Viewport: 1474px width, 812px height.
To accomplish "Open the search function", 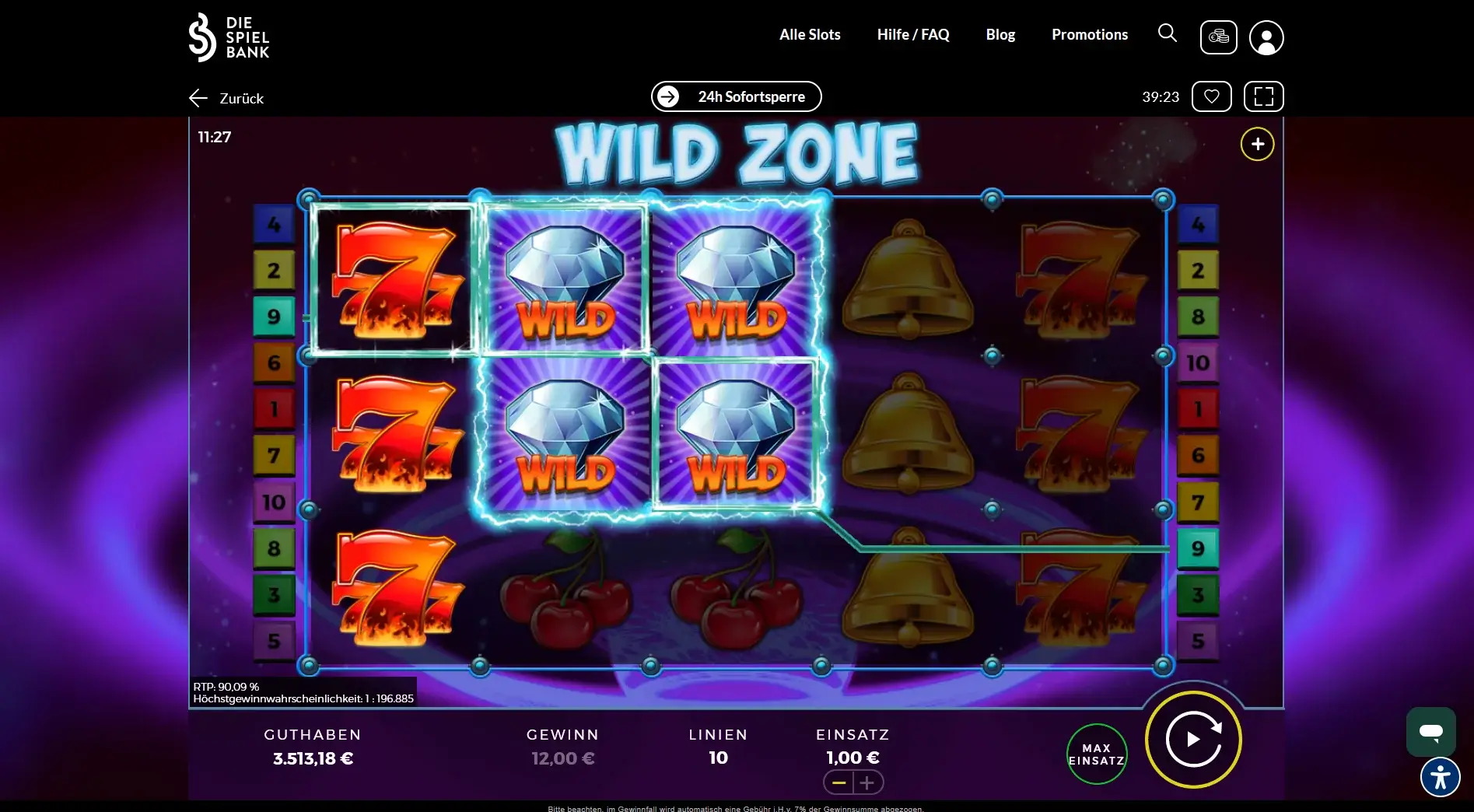I will (1167, 33).
